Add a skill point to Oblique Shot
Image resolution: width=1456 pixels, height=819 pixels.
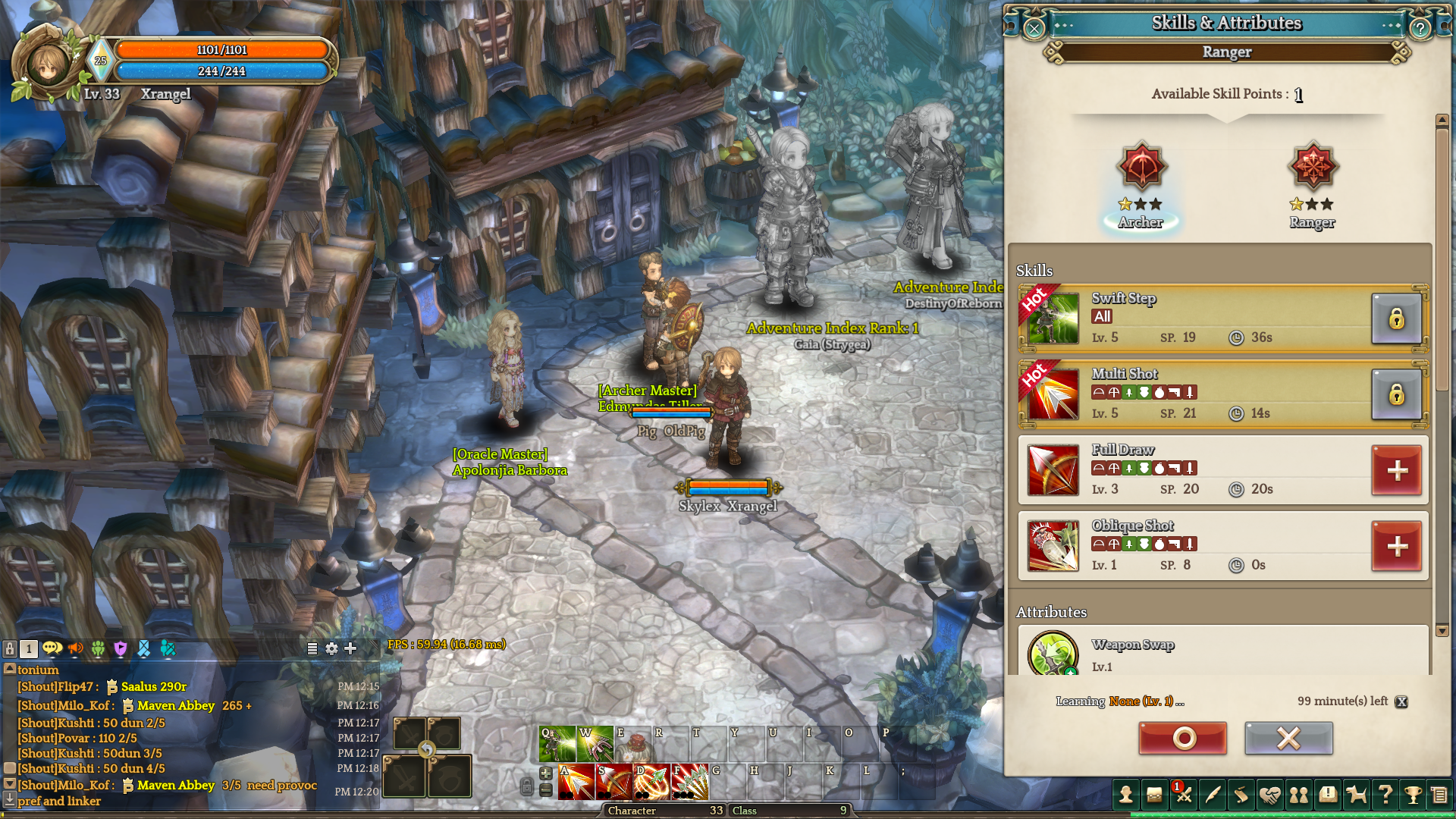click(1397, 546)
